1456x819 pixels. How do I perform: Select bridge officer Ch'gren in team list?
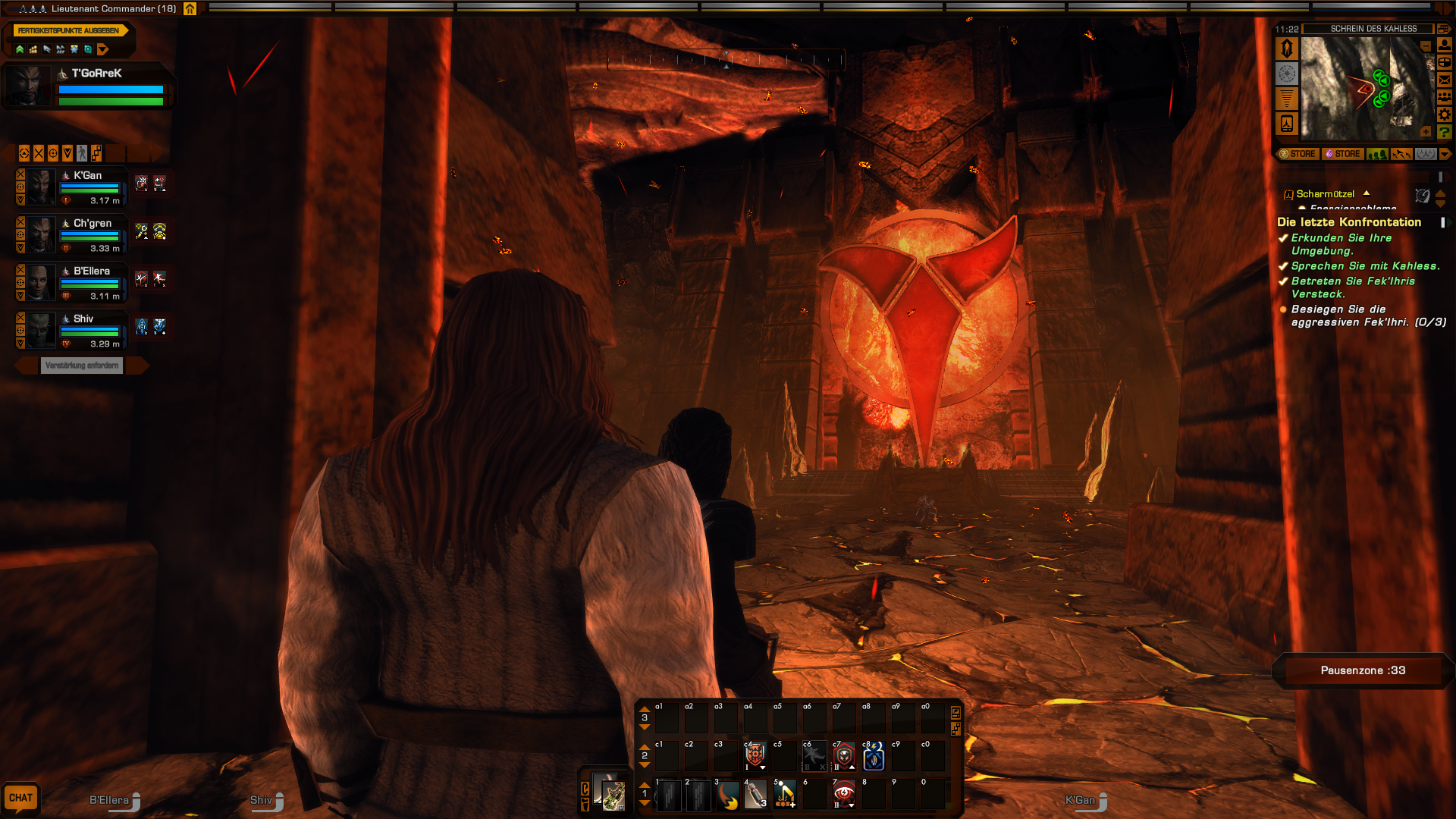[x=92, y=224]
